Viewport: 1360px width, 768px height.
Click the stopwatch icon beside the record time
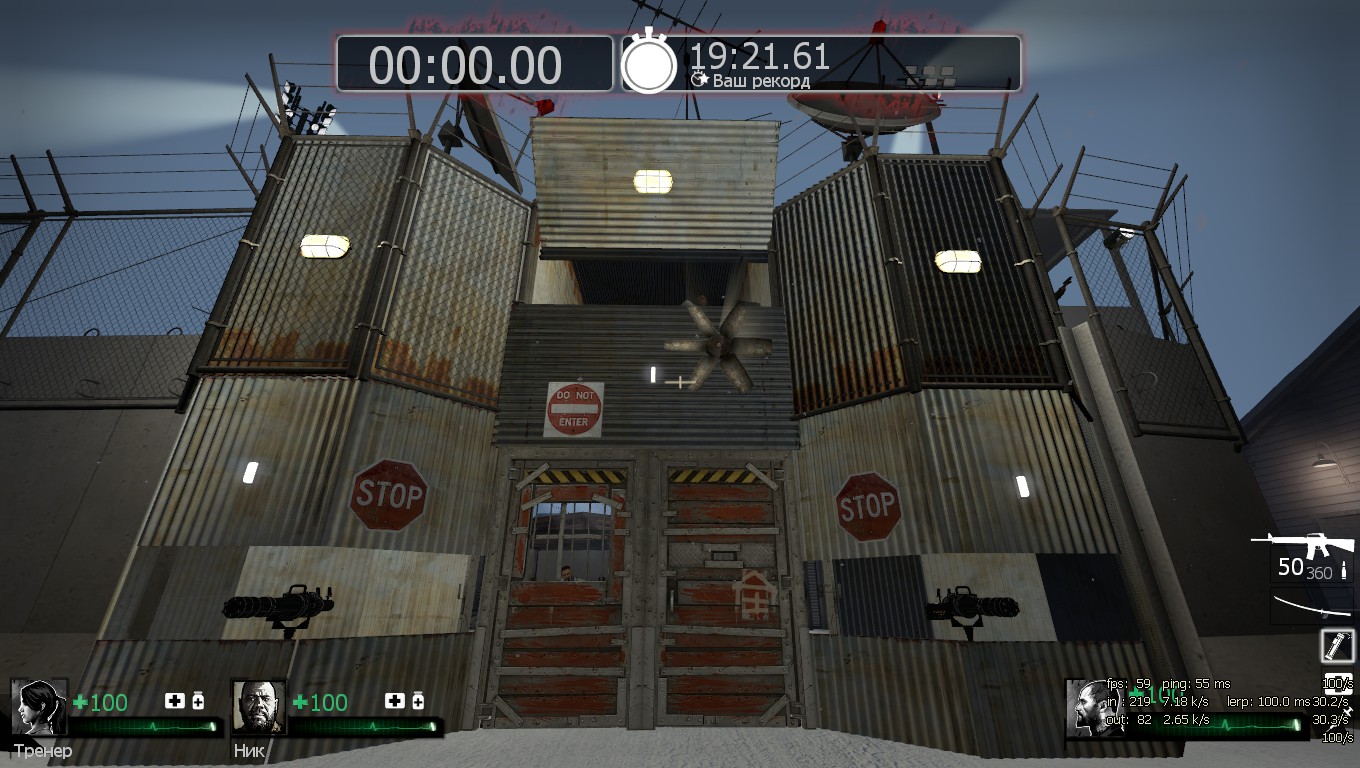(650, 63)
